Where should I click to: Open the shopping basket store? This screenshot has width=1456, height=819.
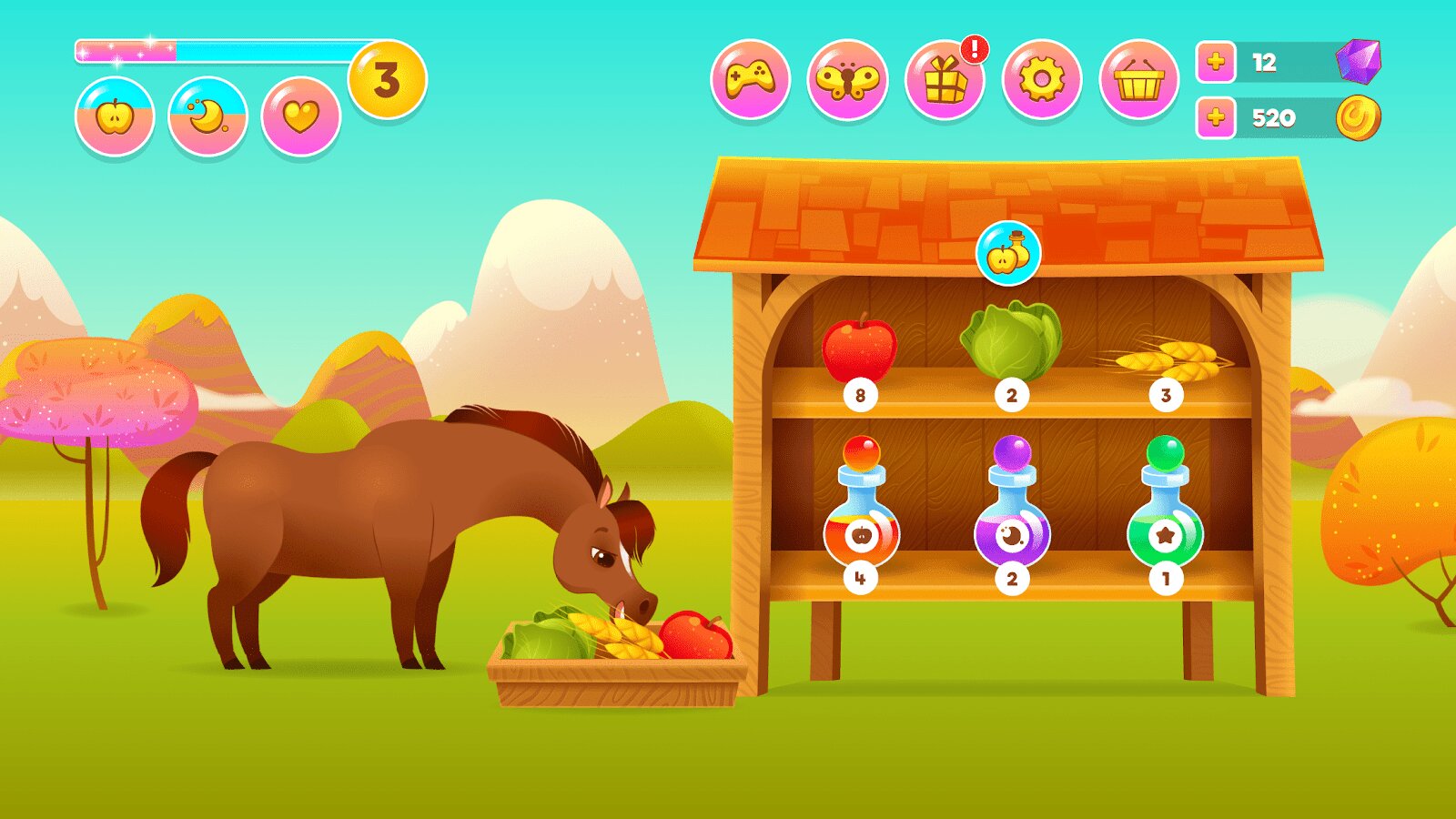point(1139,81)
